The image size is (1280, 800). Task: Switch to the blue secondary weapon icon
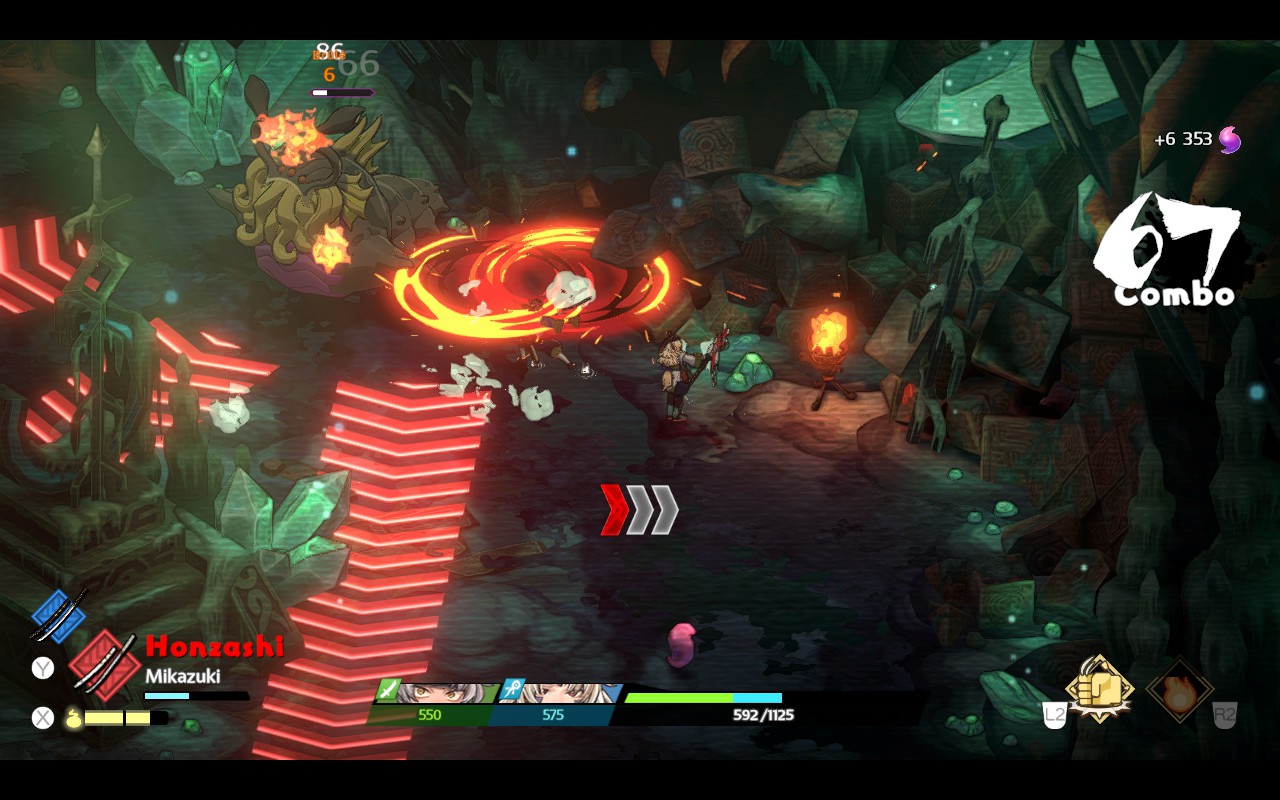pos(57,614)
